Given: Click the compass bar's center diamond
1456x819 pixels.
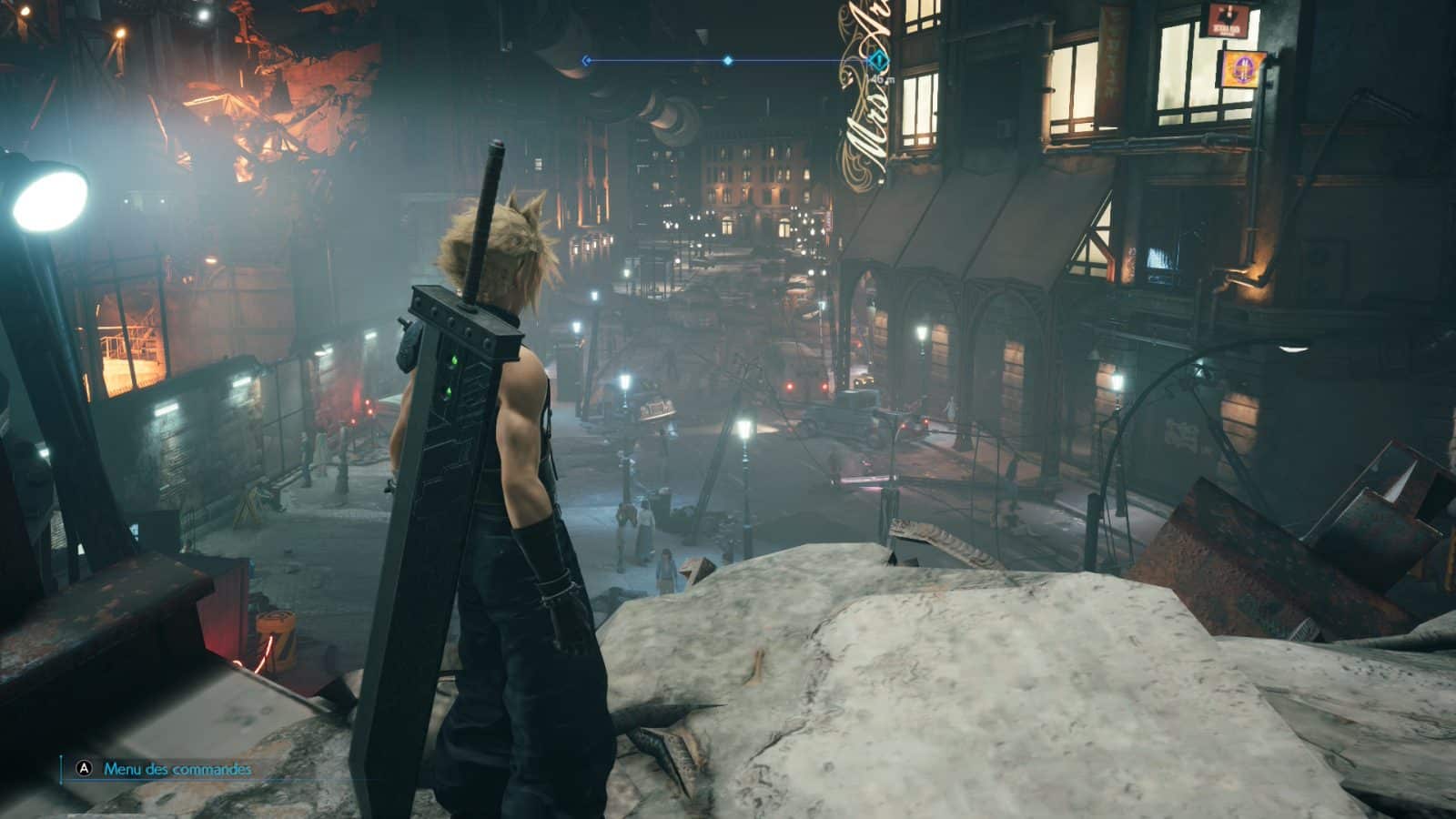Looking at the screenshot, I should (x=728, y=61).
